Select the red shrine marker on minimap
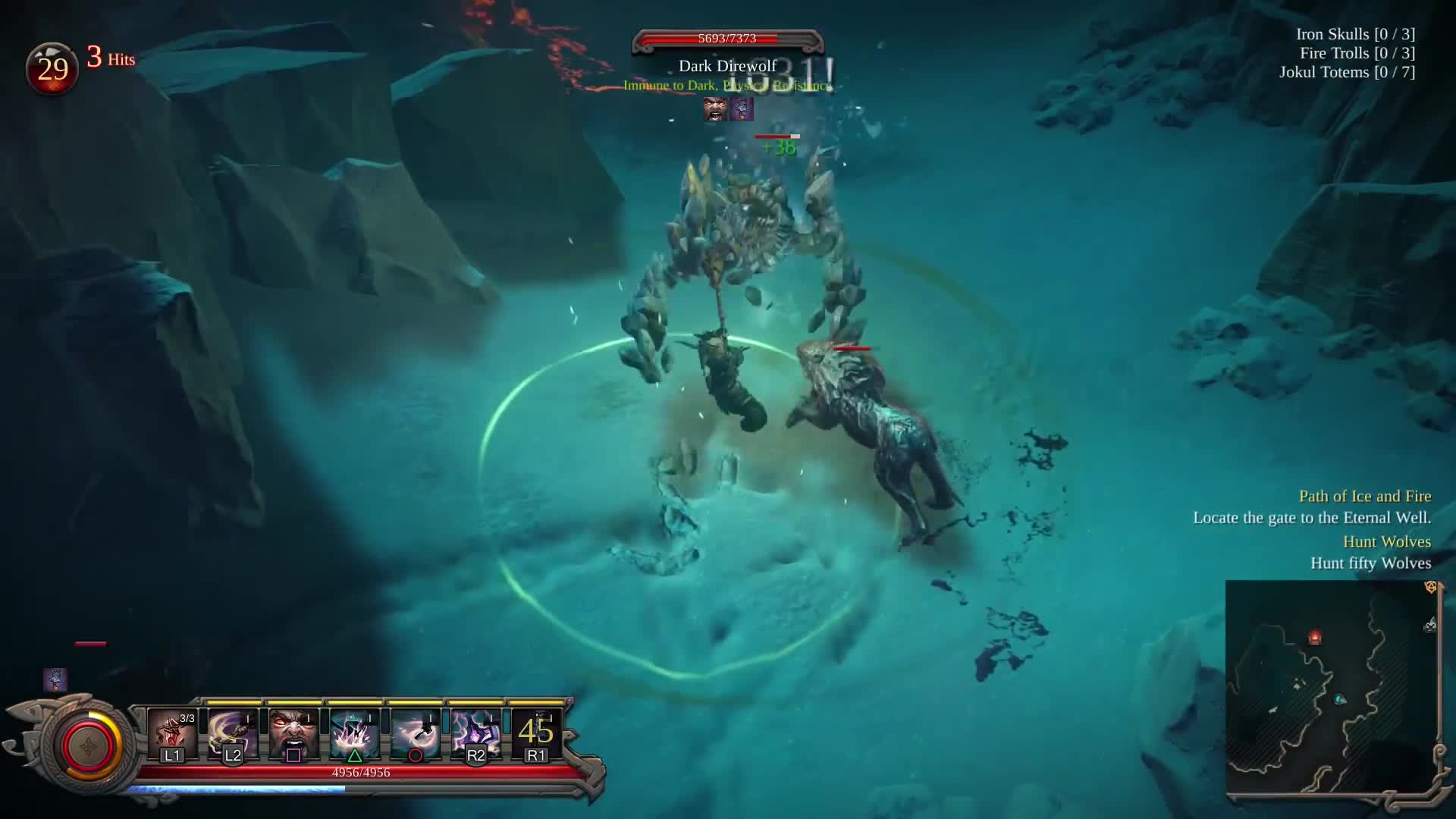 click(1315, 639)
